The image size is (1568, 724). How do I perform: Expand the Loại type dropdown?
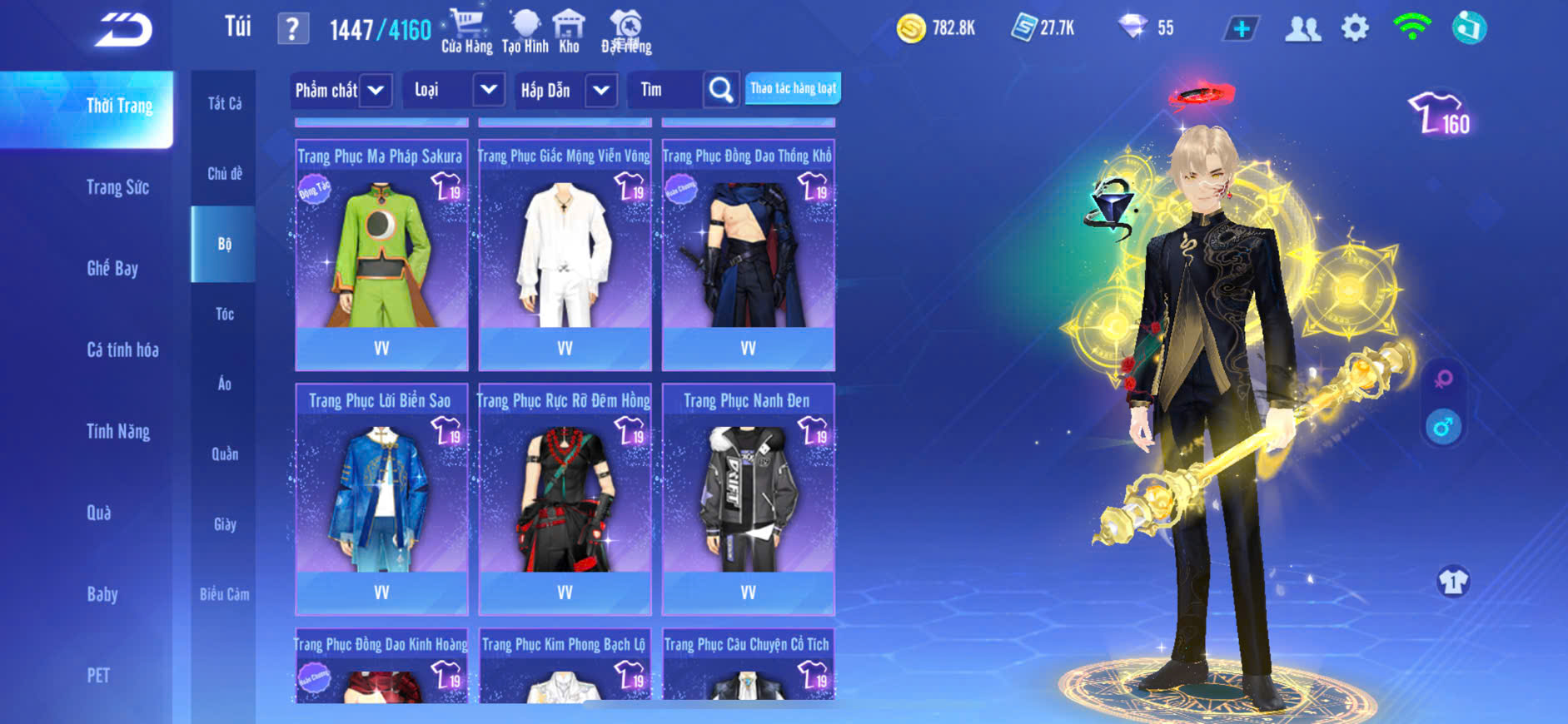(x=489, y=90)
